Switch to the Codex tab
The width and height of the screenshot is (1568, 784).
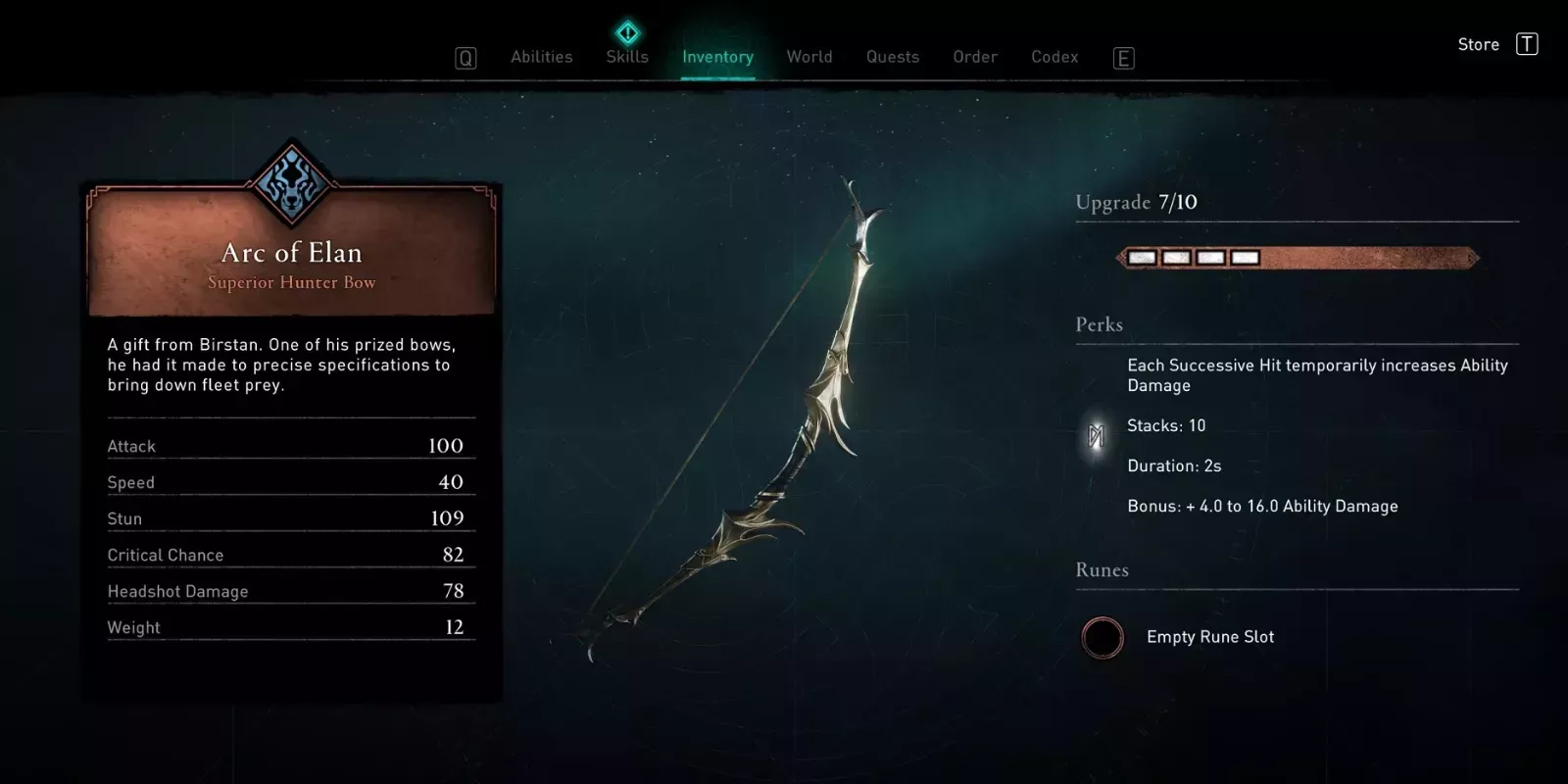pyautogui.click(x=1054, y=57)
